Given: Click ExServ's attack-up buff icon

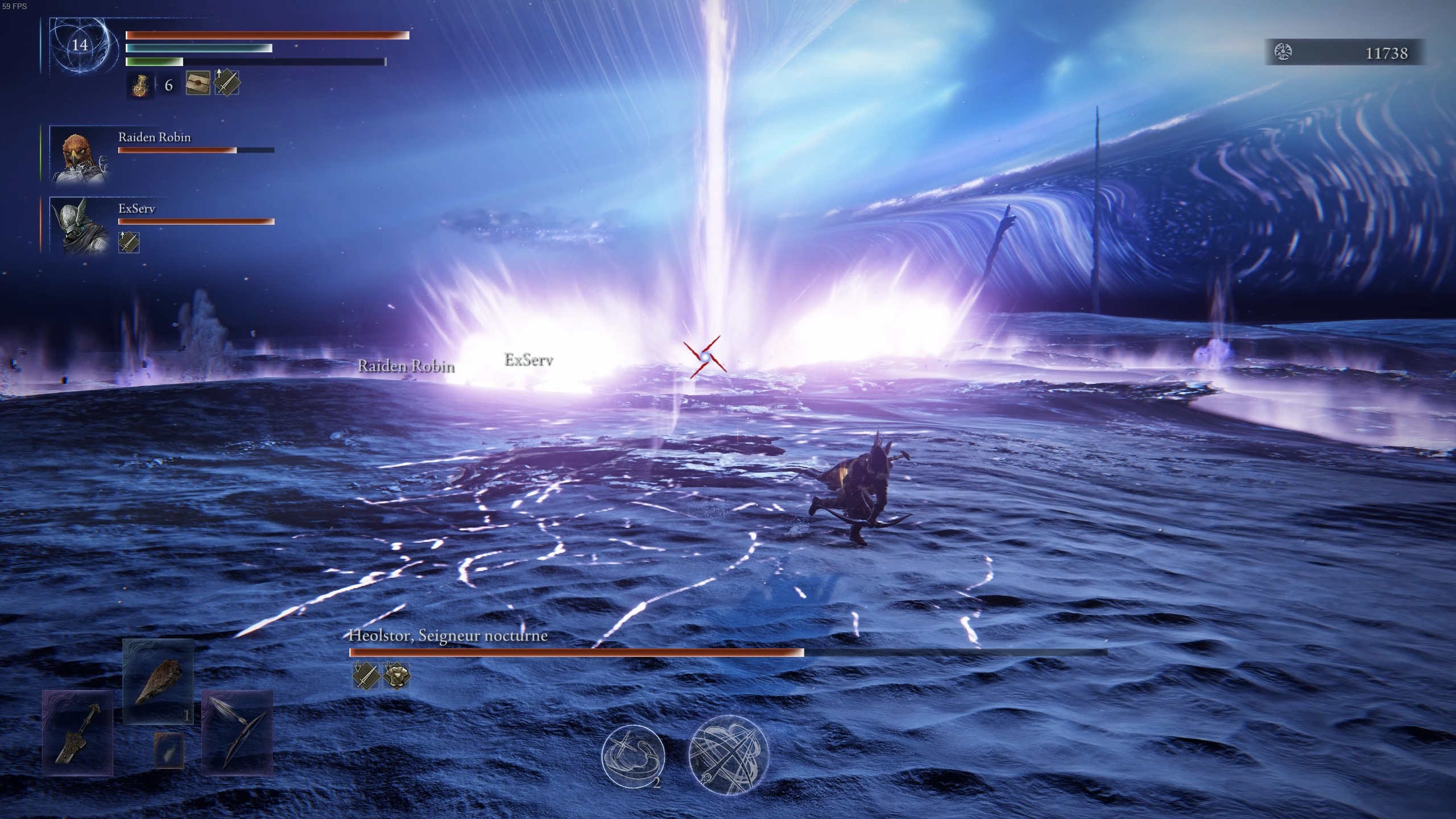Looking at the screenshot, I should click(129, 242).
